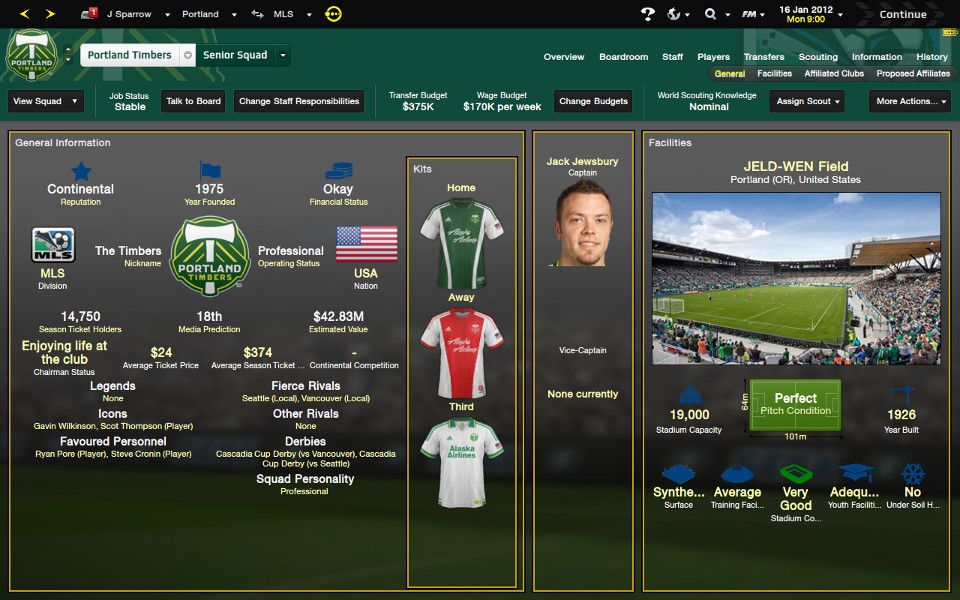960x600 pixels.
Task: Click the Change Budgets button
Action: pos(594,101)
